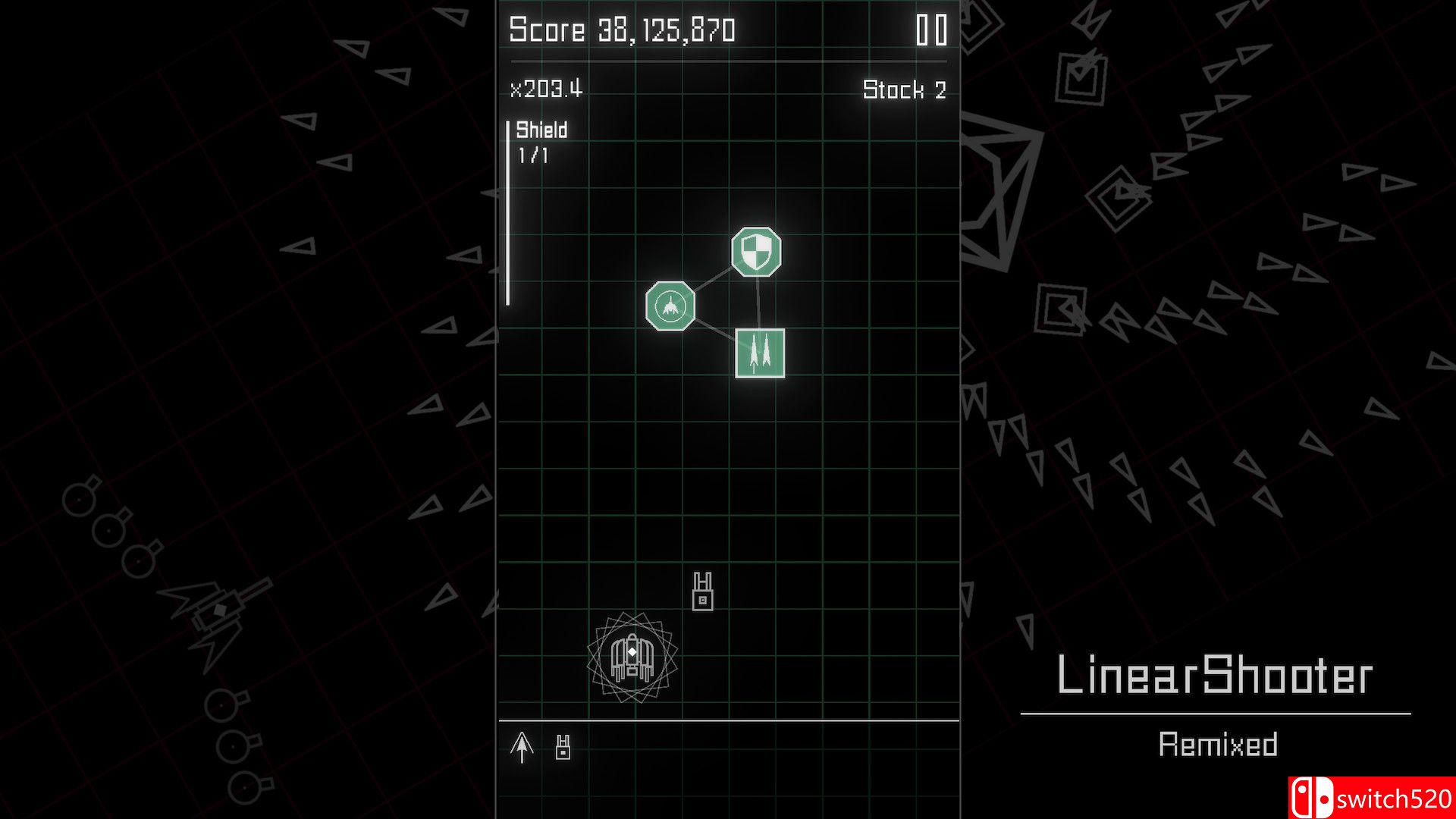Open the Stock 2 display
The width and height of the screenshot is (1456, 819).
click(904, 90)
